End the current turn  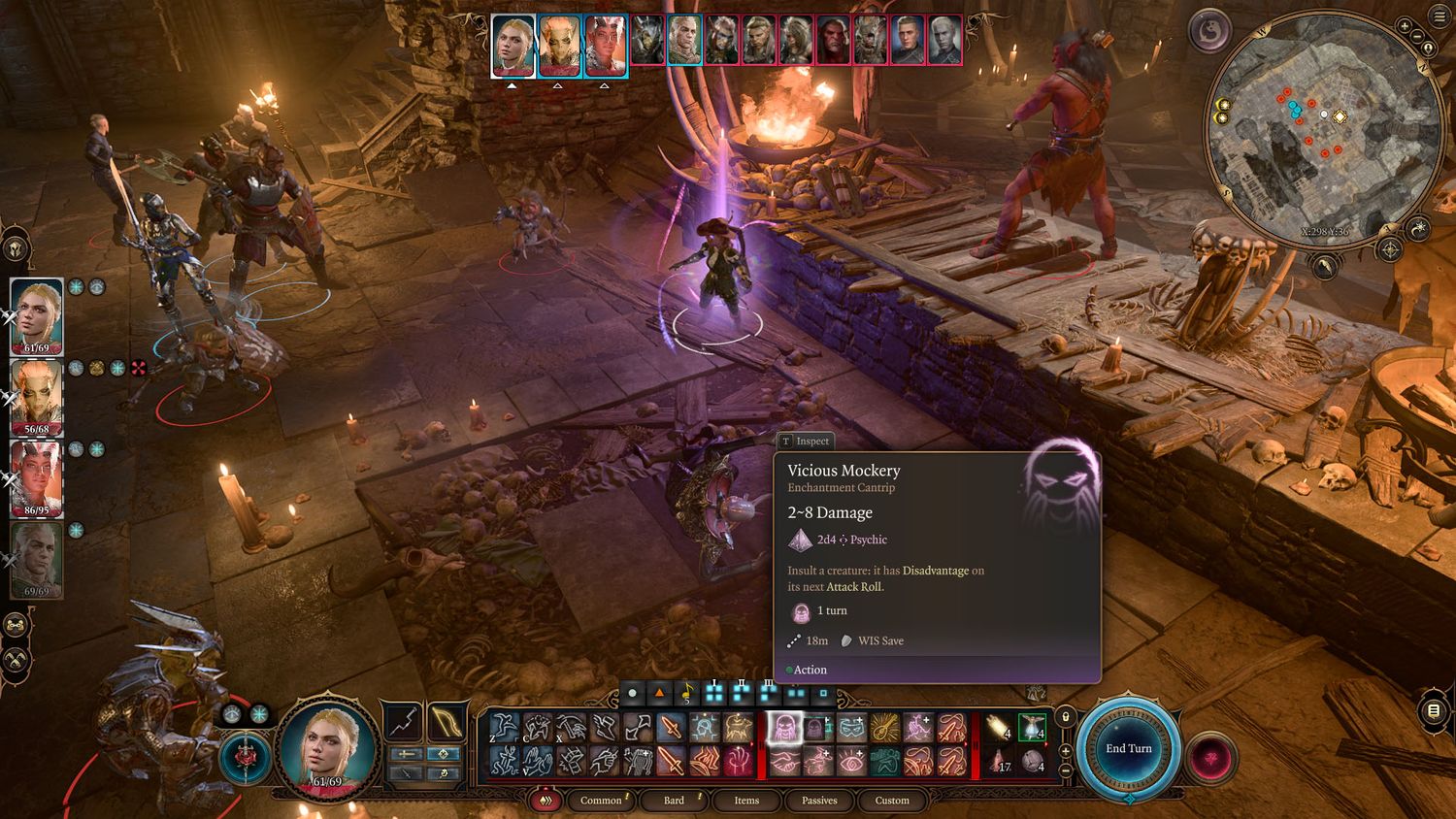pyautogui.click(x=1128, y=748)
